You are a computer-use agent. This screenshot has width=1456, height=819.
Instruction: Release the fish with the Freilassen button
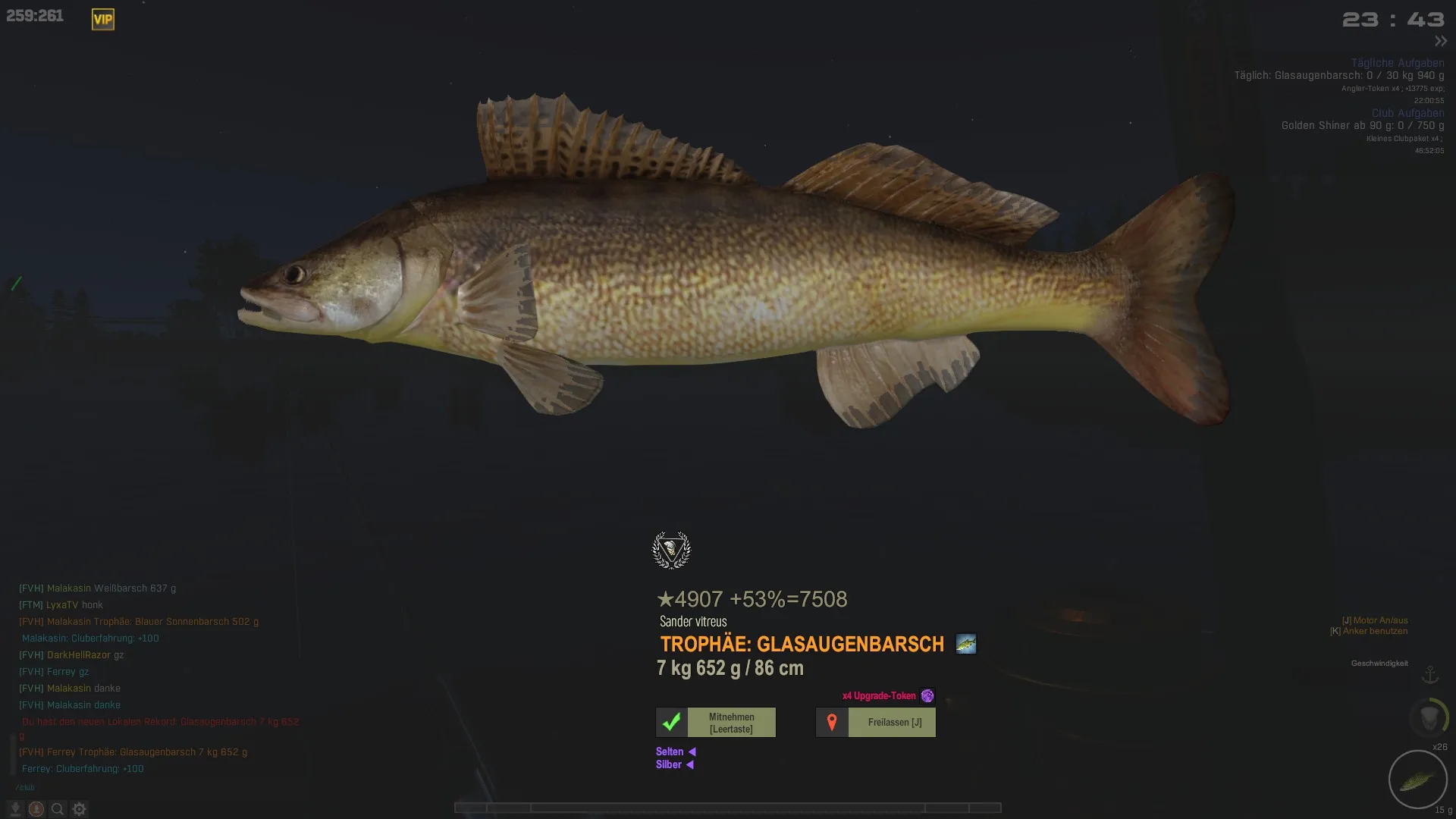tap(876, 723)
